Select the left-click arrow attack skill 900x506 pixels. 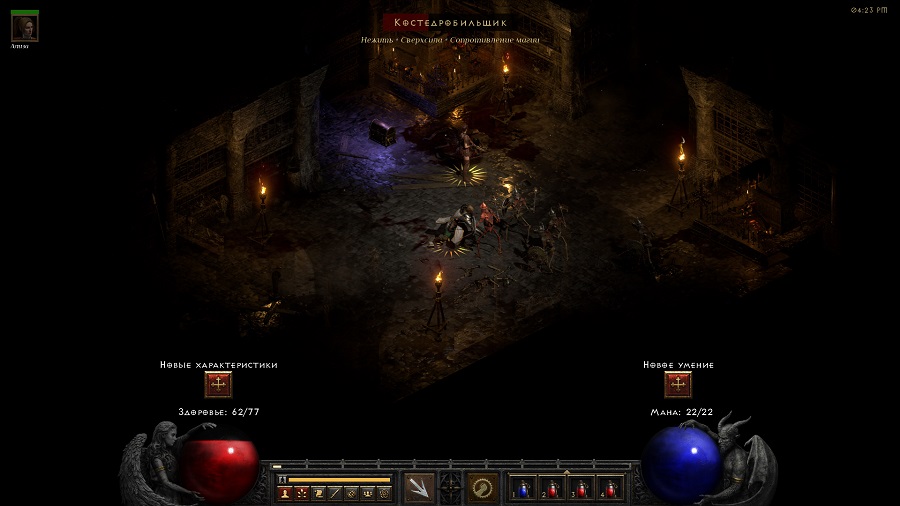coord(420,488)
